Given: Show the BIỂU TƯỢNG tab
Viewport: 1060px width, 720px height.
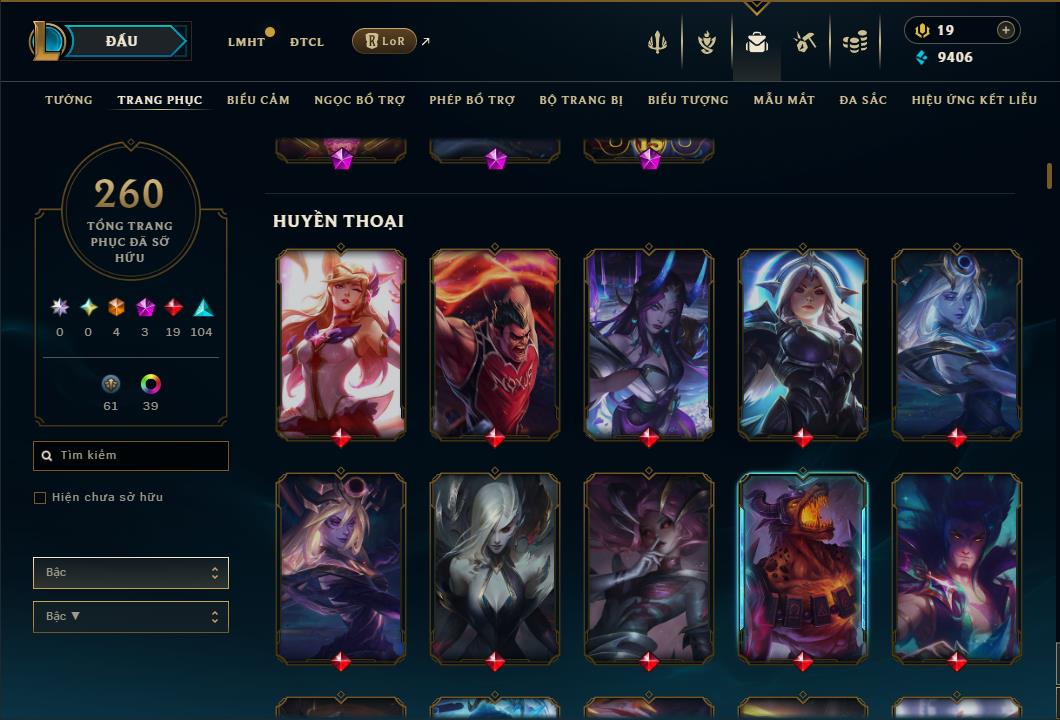Looking at the screenshot, I should 688,100.
